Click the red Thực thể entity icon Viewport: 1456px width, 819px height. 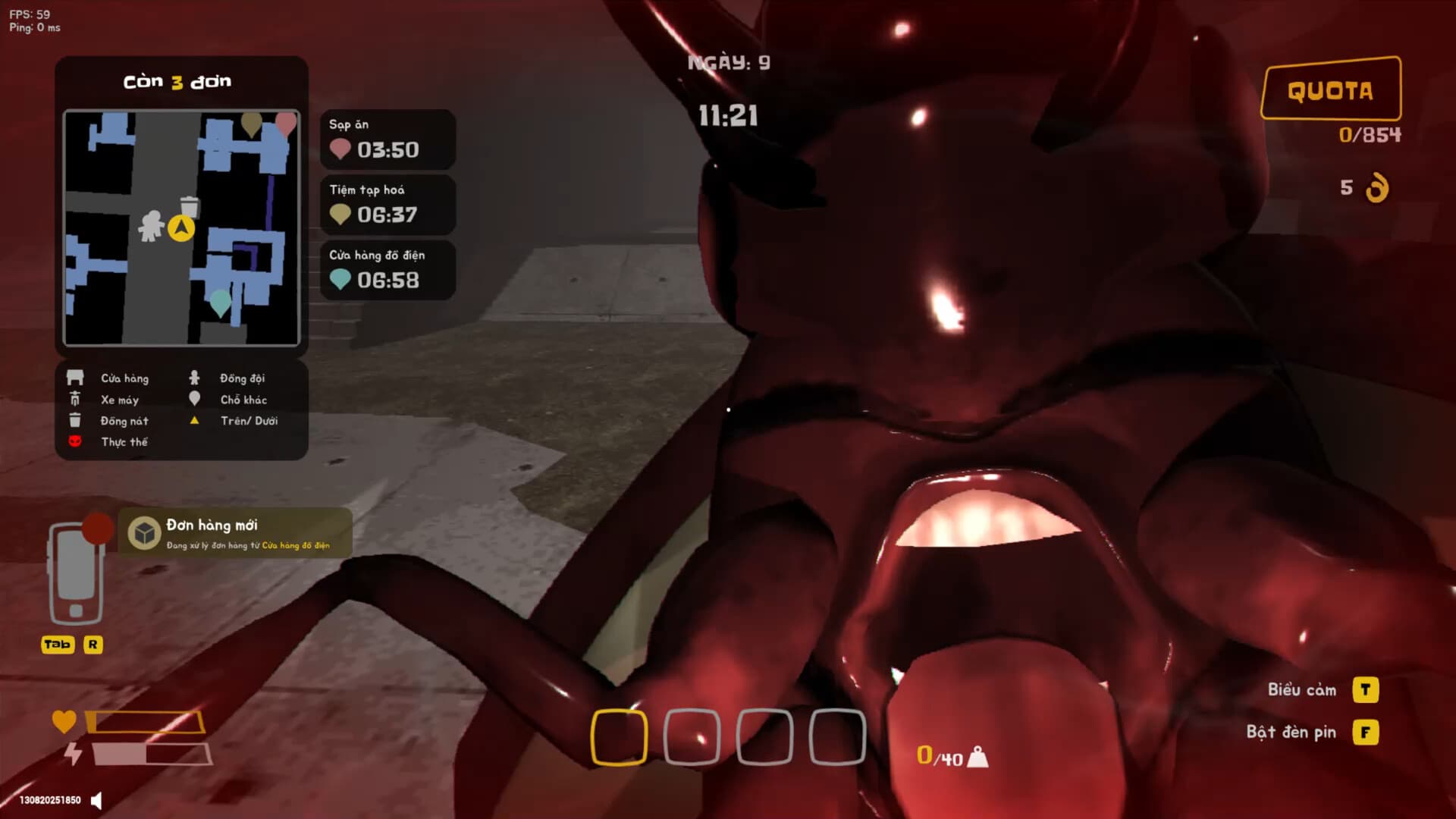(74, 442)
